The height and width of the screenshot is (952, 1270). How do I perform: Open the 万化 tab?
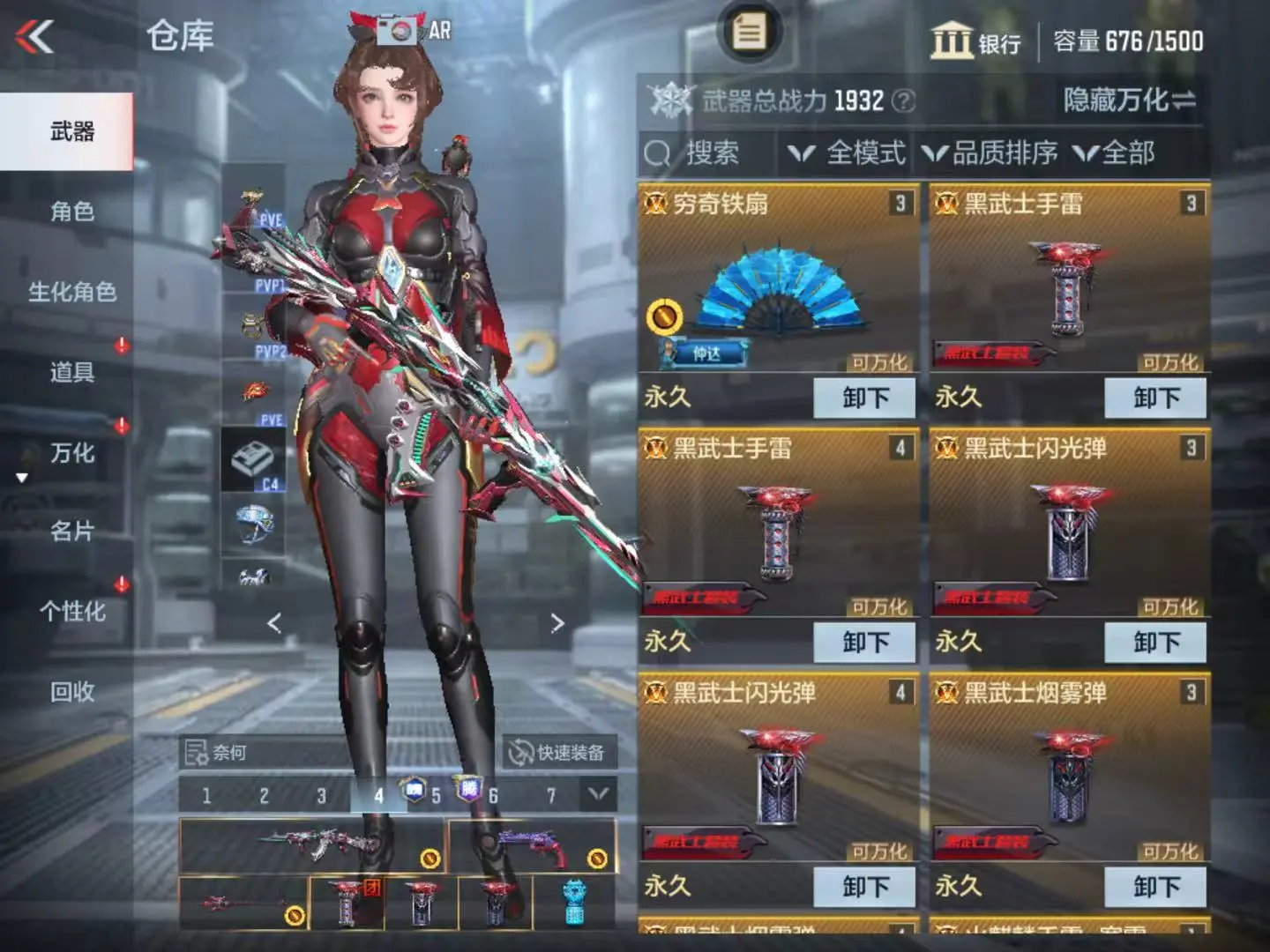pos(71,453)
